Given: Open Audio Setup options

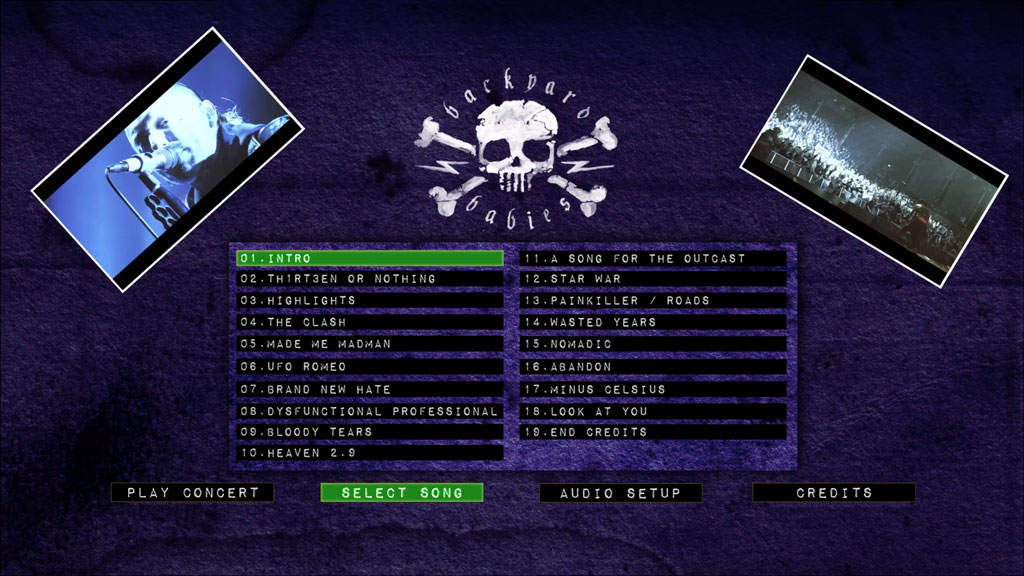Looking at the screenshot, I should pos(620,493).
